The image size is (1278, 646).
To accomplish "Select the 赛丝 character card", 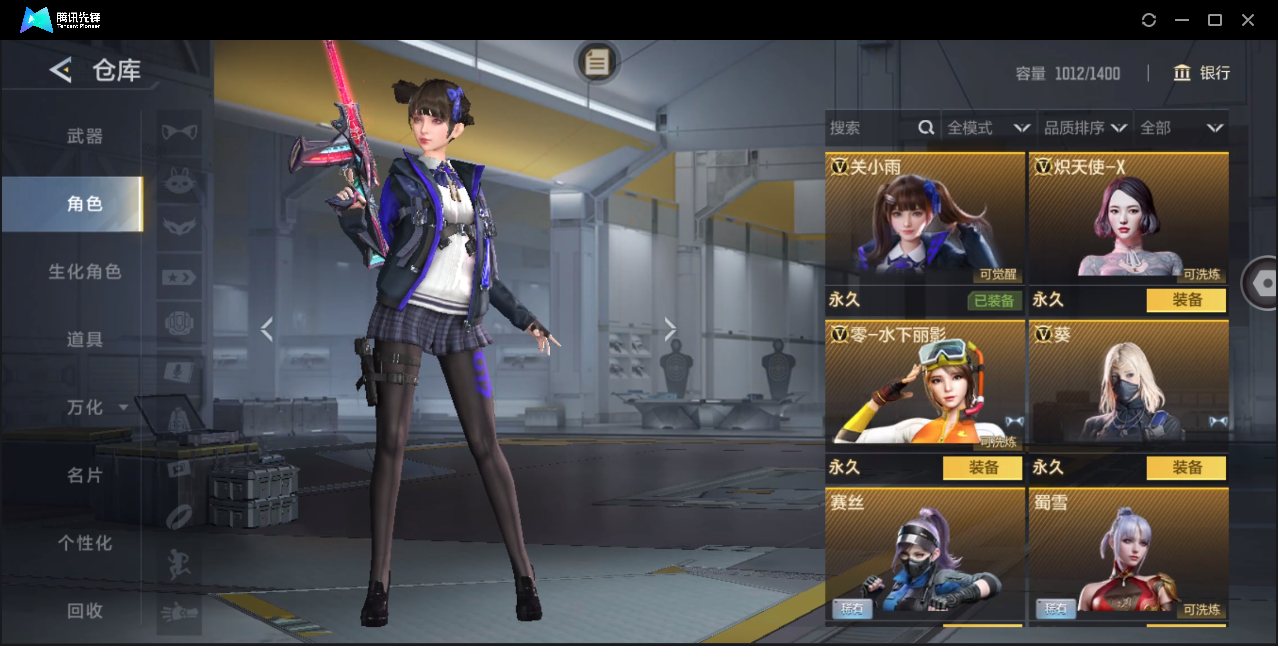I will (x=925, y=553).
